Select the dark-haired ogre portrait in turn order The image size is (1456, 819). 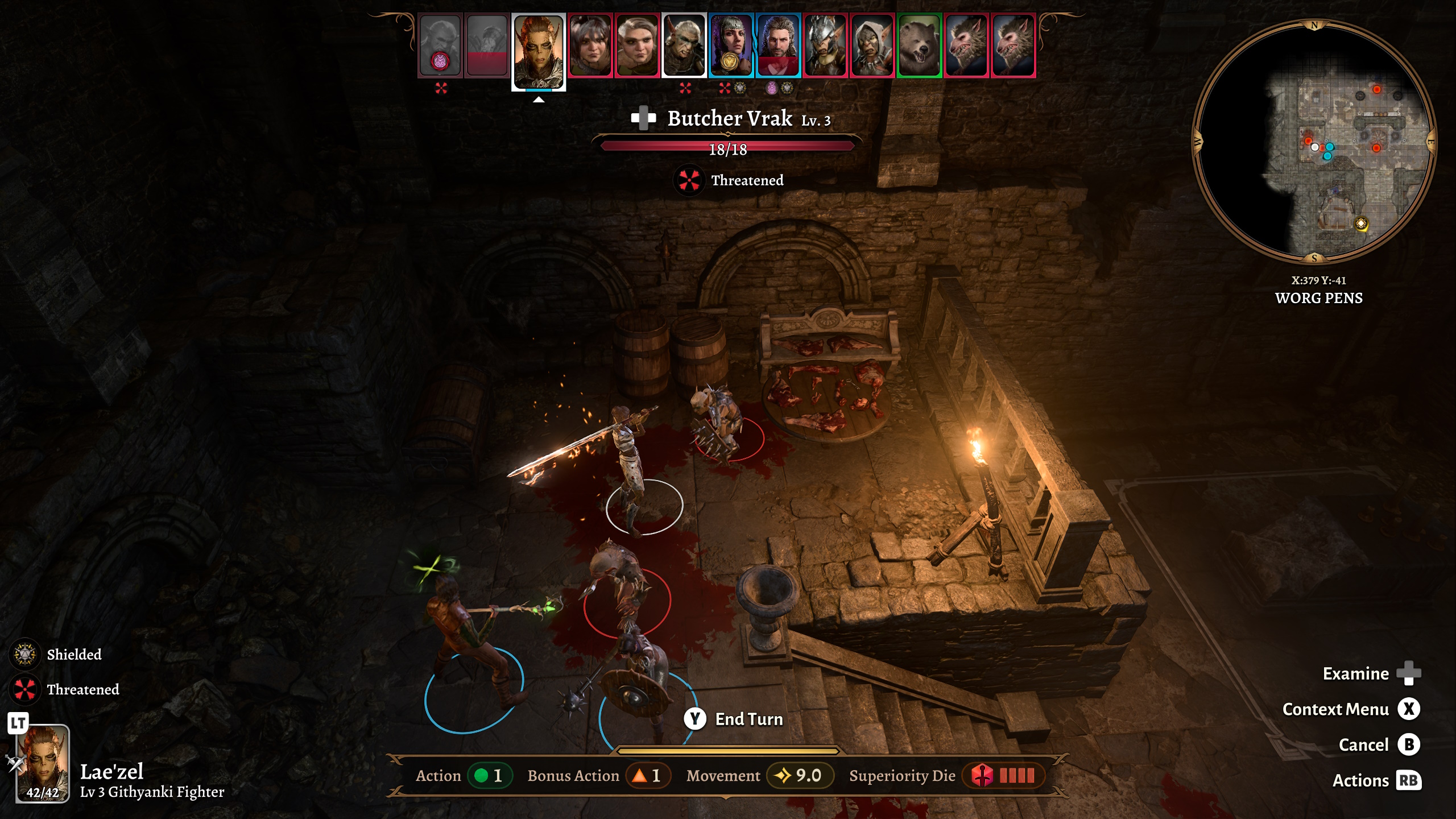(x=590, y=45)
